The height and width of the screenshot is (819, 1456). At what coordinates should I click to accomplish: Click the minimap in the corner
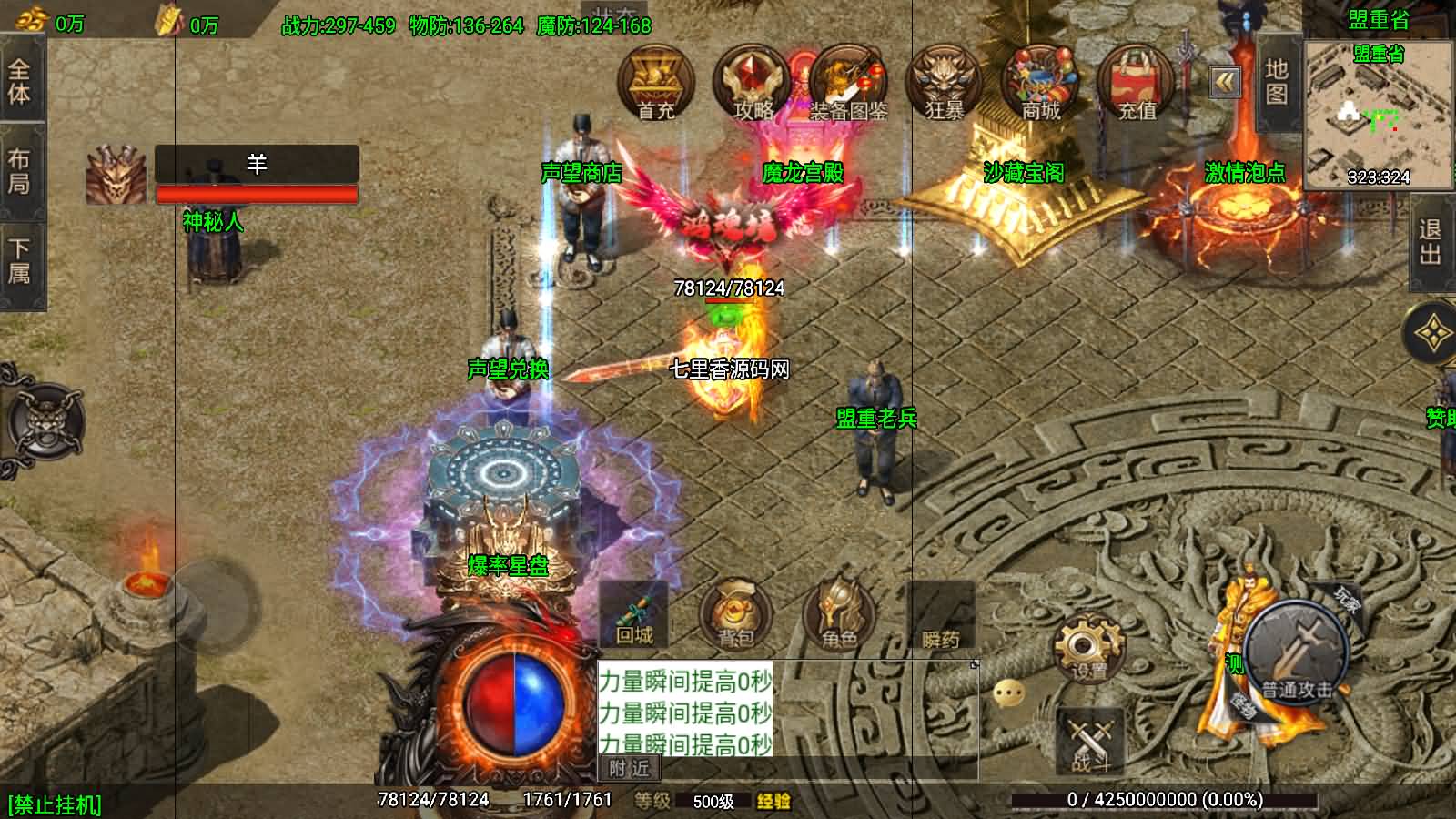pyautogui.click(x=1378, y=116)
